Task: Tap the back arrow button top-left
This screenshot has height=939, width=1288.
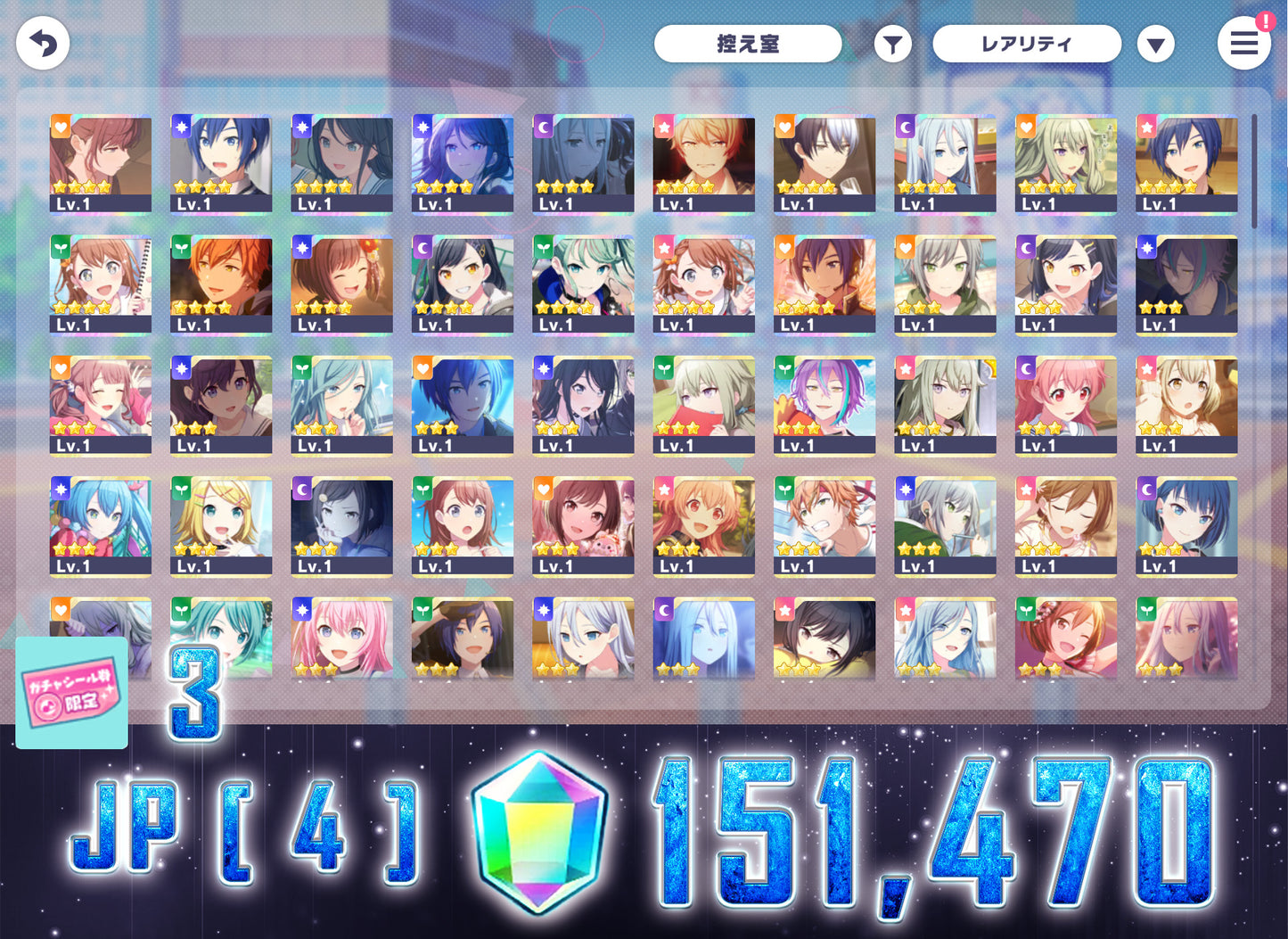Action: [x=42, y=42]
